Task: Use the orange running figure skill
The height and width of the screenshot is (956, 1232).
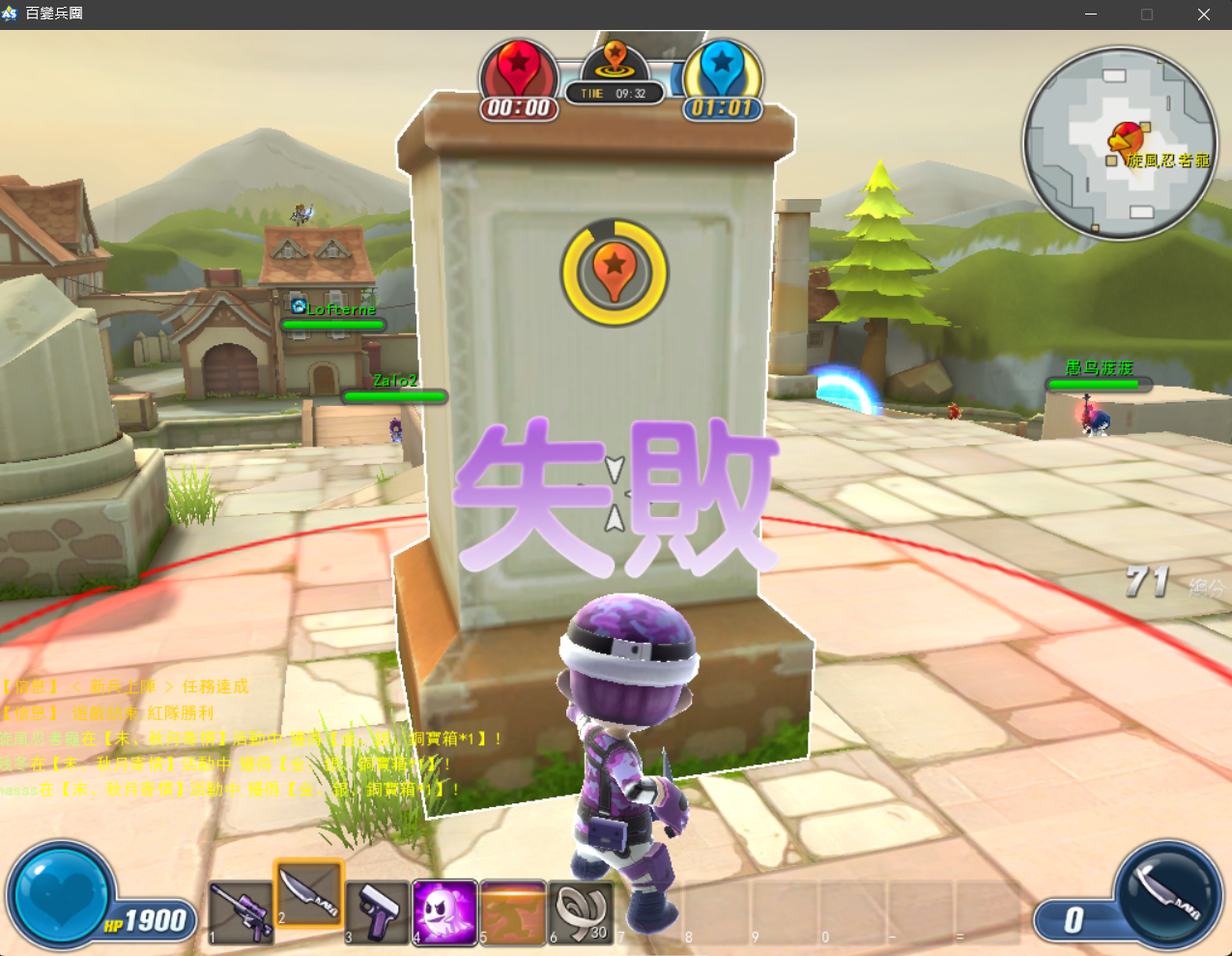Action: (512, 911)
